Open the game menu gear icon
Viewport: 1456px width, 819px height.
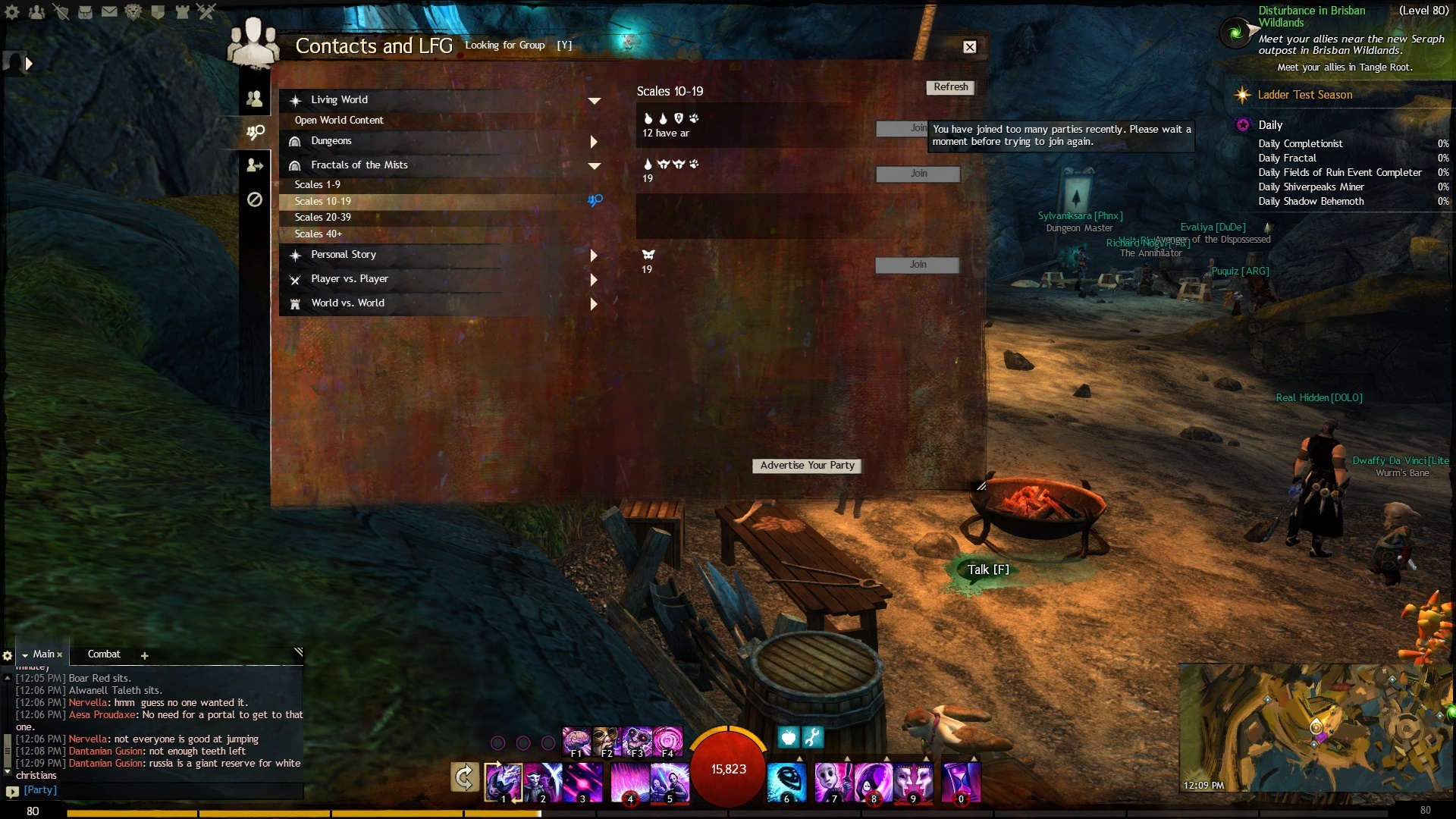click(12, 12)
